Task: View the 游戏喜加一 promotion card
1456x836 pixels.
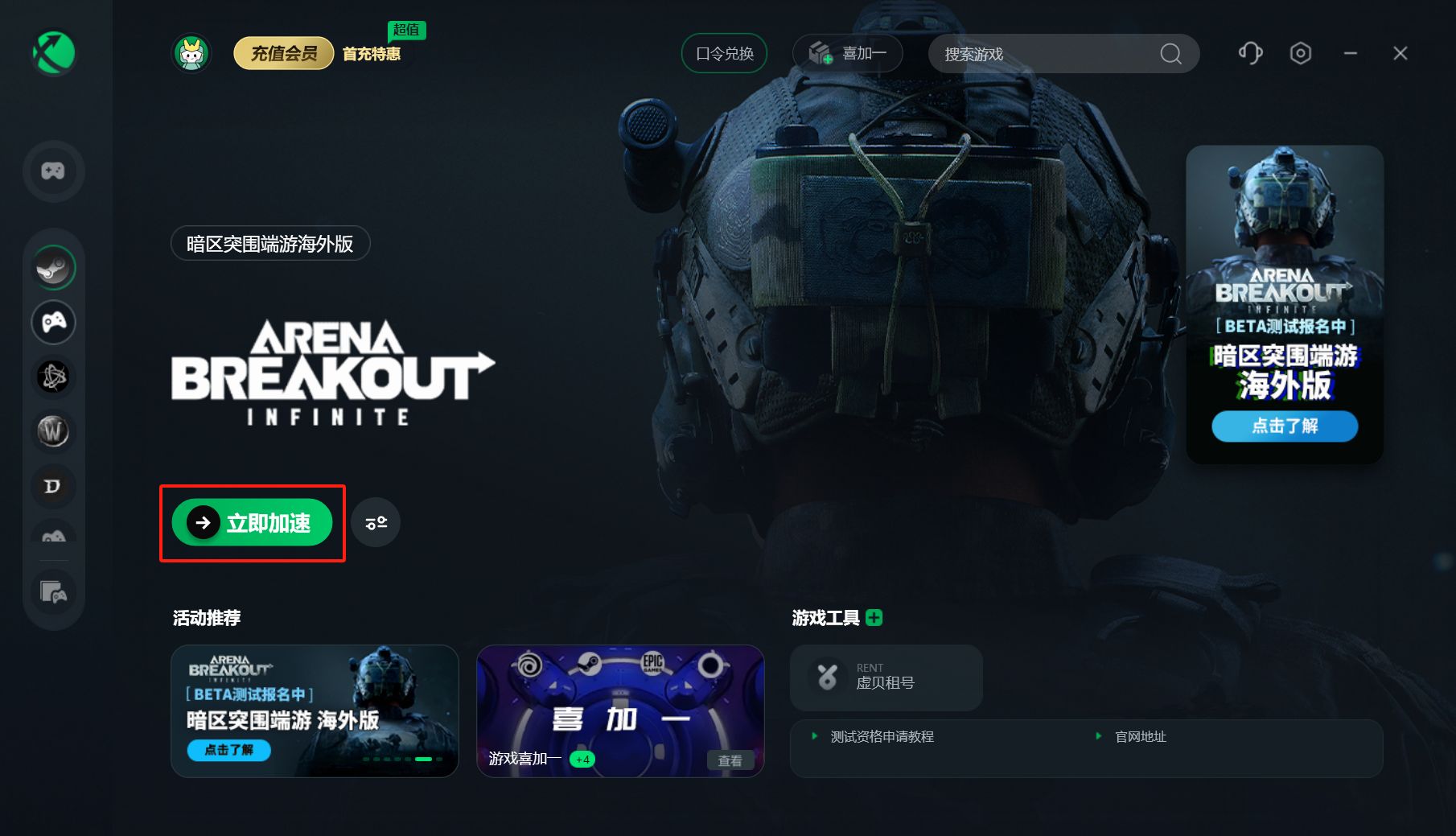Action: coord(620,710)
